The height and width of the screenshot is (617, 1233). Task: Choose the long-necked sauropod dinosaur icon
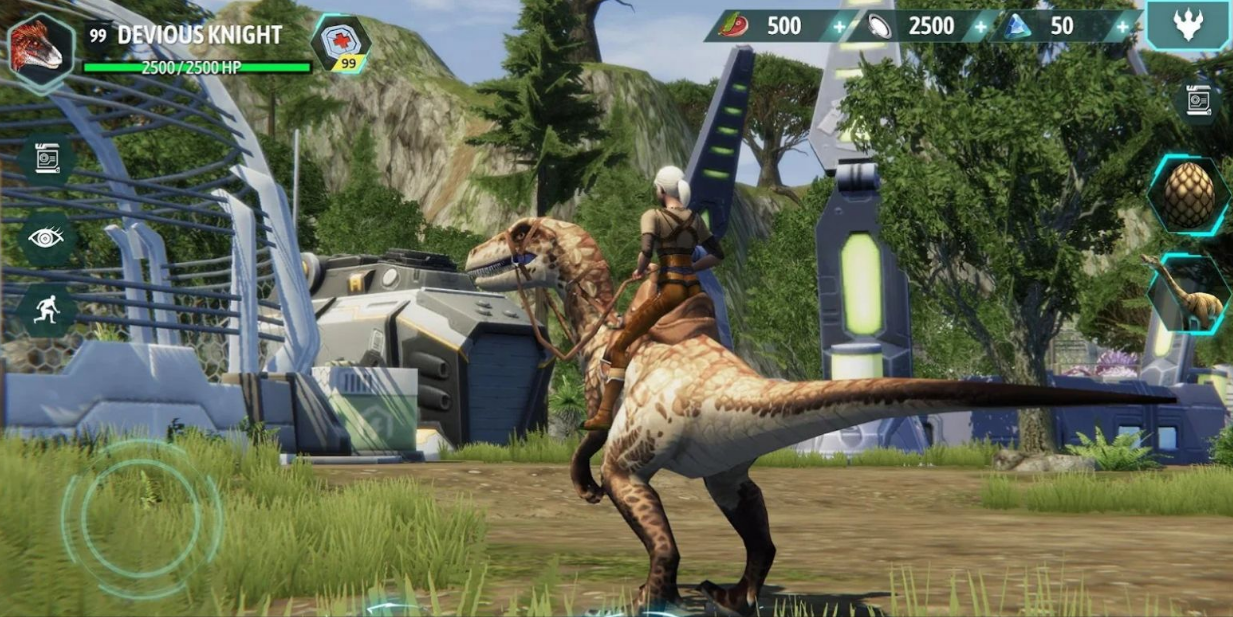coord(1188,291)
